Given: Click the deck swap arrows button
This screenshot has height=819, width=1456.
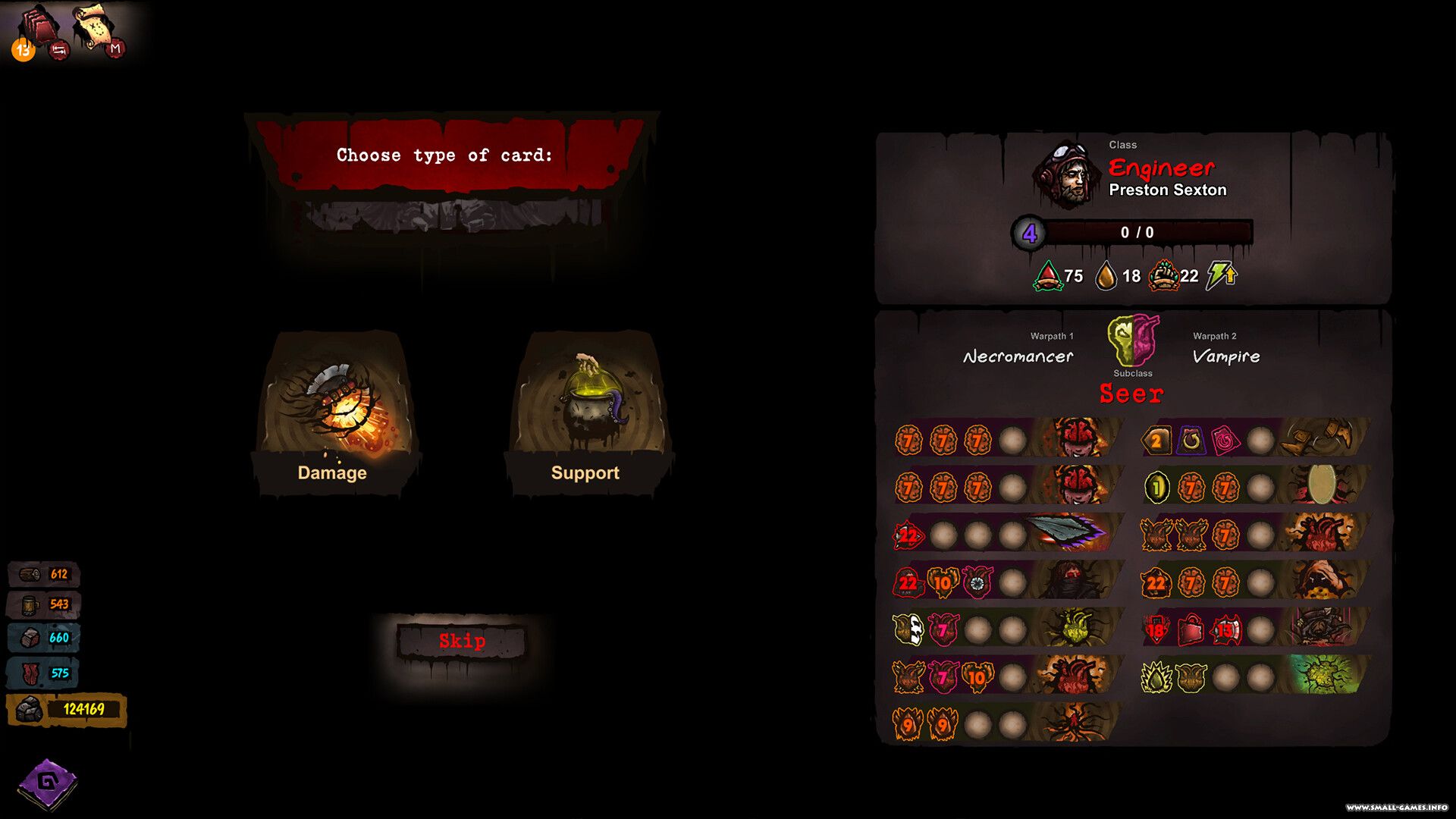Looking at the screenshot, I should (x=58, y=51).
